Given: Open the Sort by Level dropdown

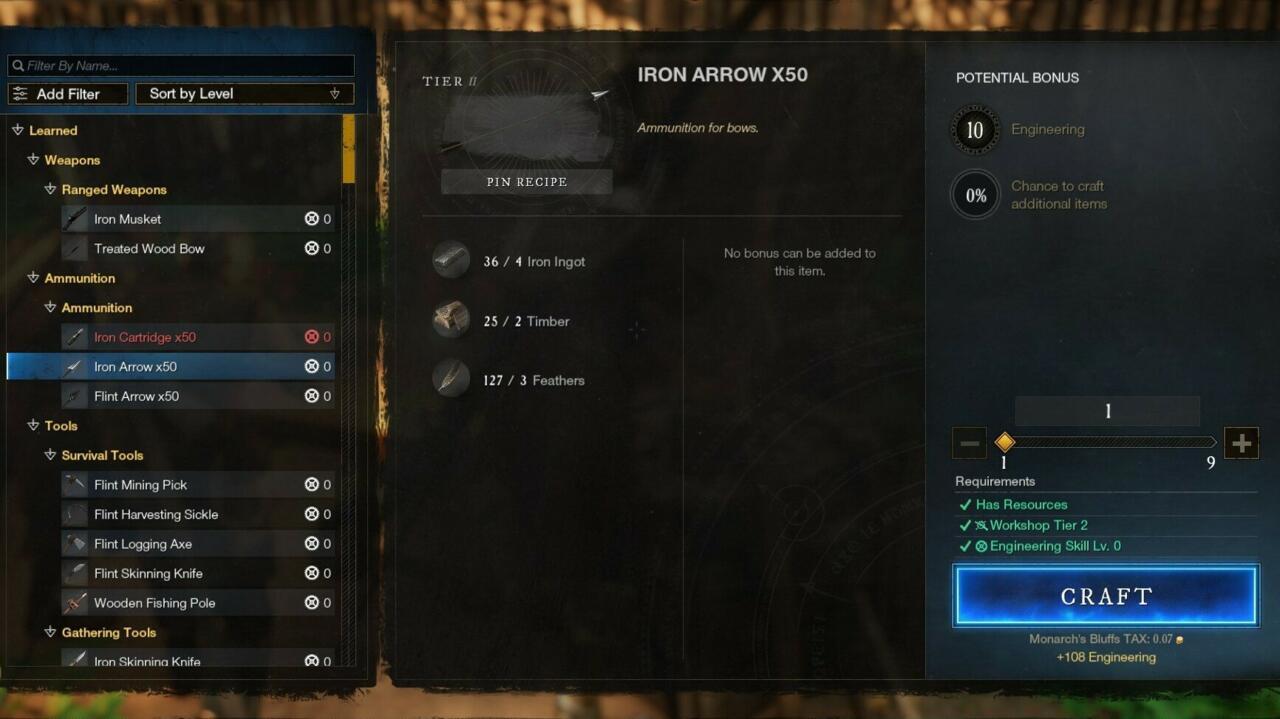Looking at the screenshot, I should pos(244,94).
